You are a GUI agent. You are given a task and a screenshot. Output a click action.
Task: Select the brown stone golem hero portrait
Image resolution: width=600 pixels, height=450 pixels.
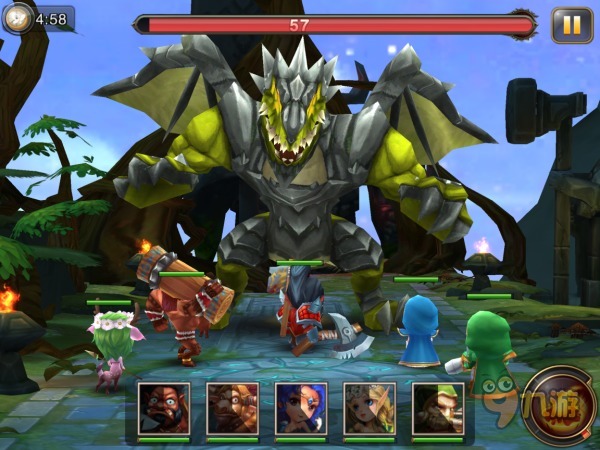pyautogui.click(x=233, y=408)
